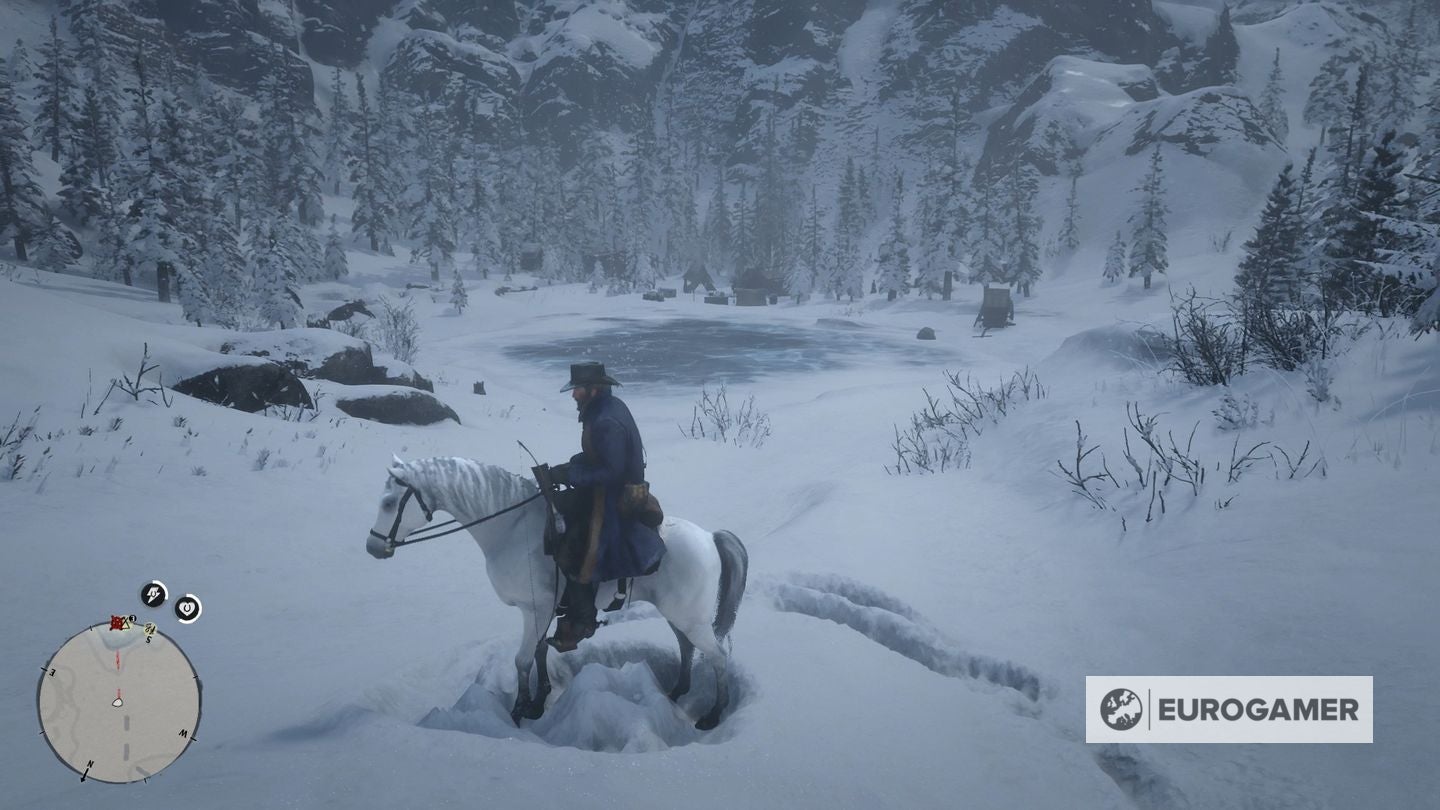The image size is (1440, 810).
Task: Click the white player arrow in minimap center
Action: [118, 702]
